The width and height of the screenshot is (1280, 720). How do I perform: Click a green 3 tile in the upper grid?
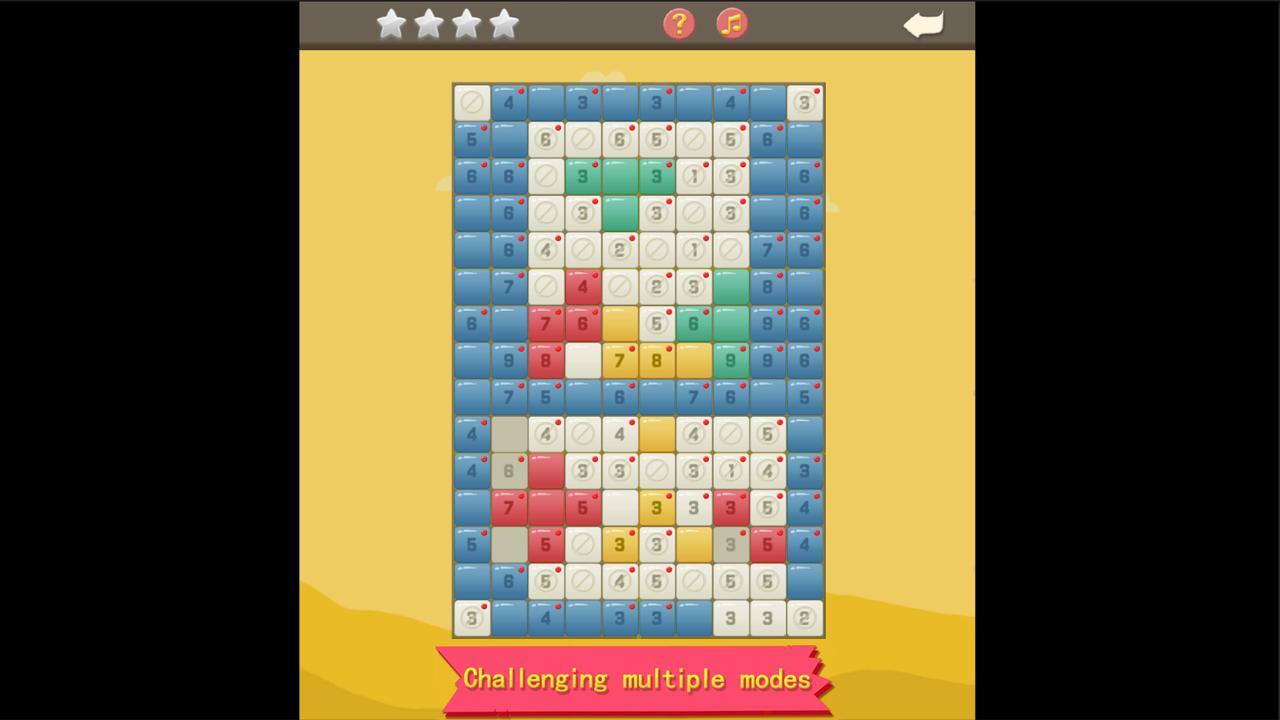(x=582, y=176)
